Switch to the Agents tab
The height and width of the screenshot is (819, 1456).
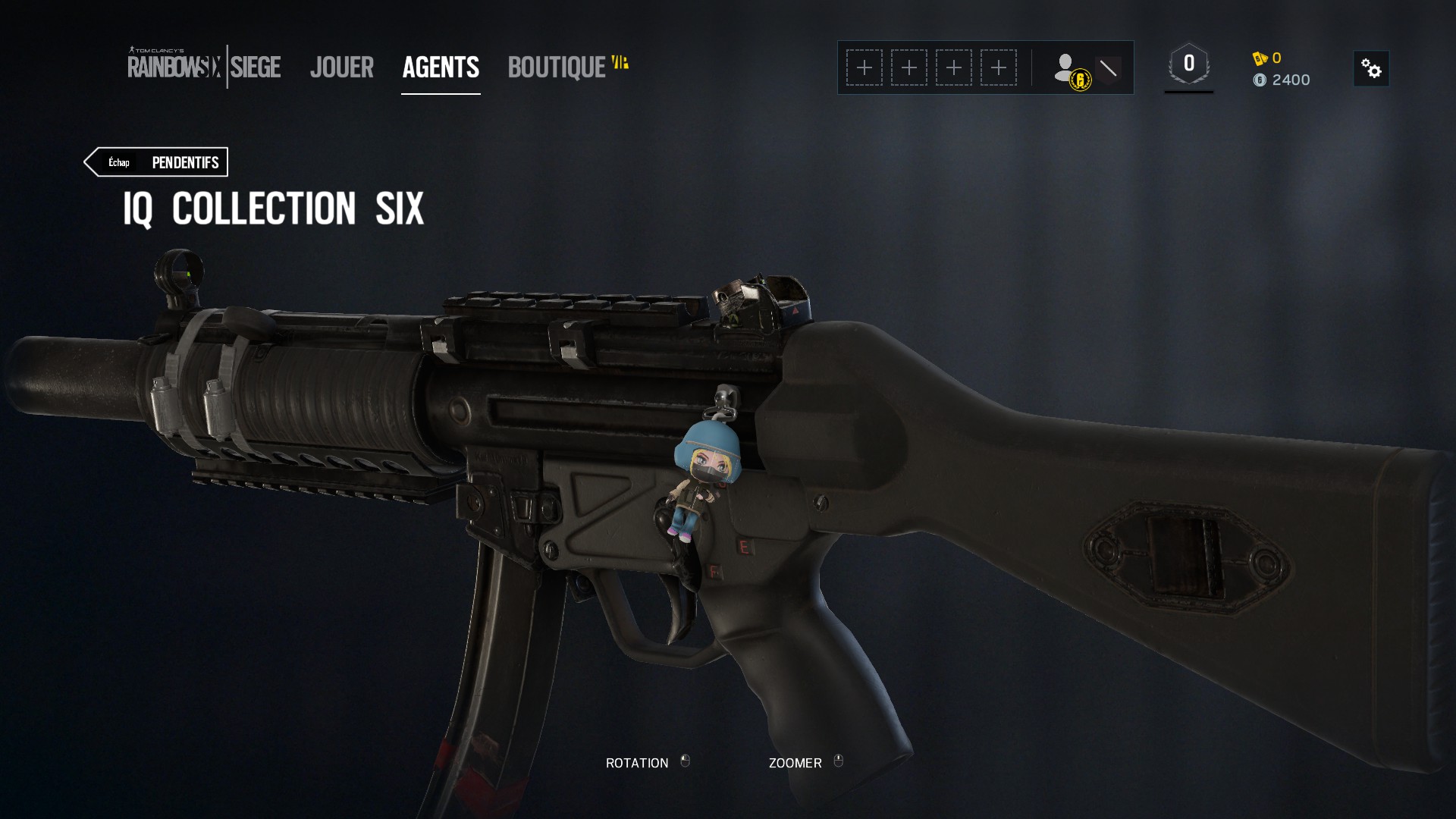pos(441,67)
